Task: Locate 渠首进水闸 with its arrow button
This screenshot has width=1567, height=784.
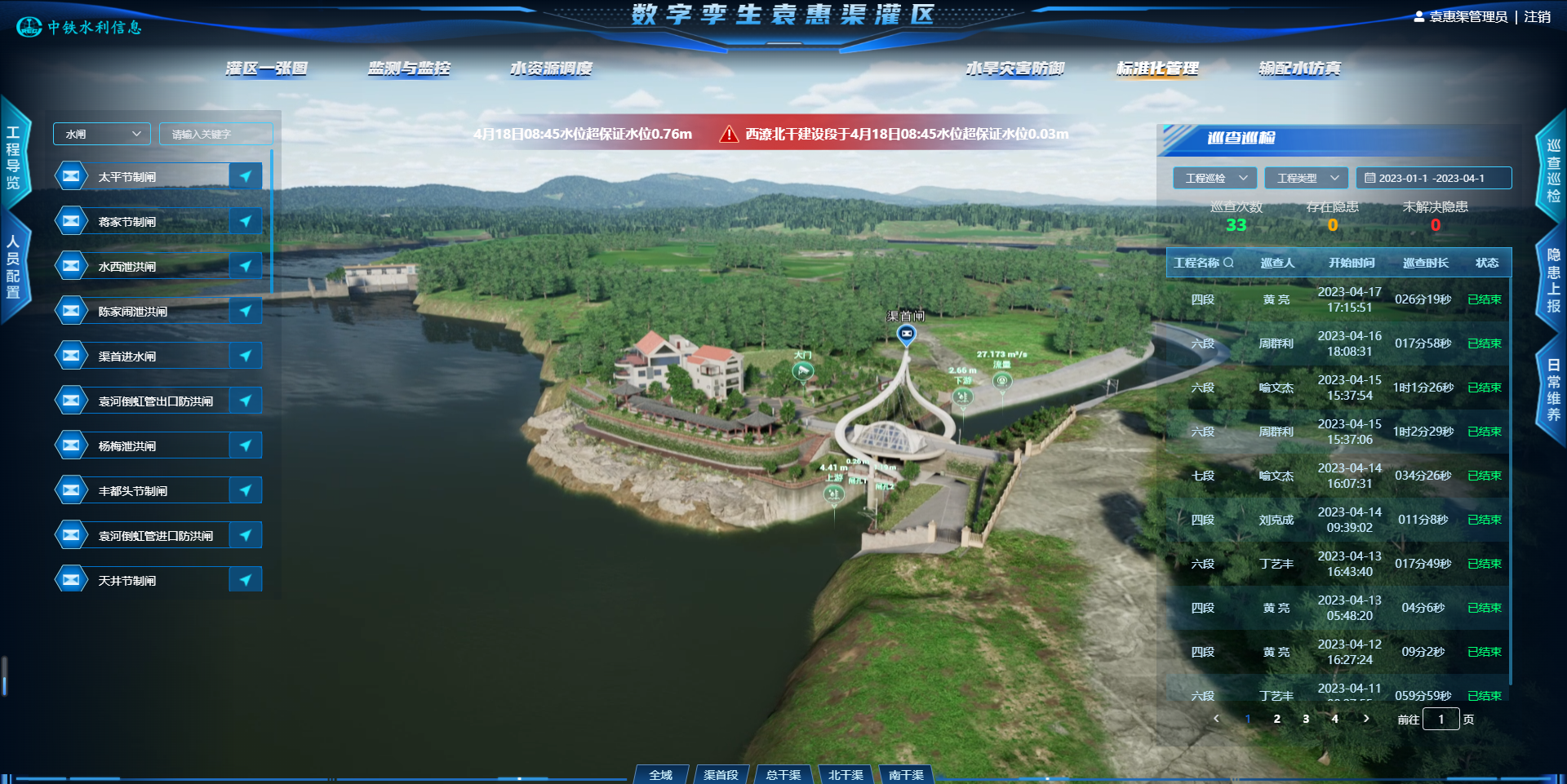Action: [245, 356]
